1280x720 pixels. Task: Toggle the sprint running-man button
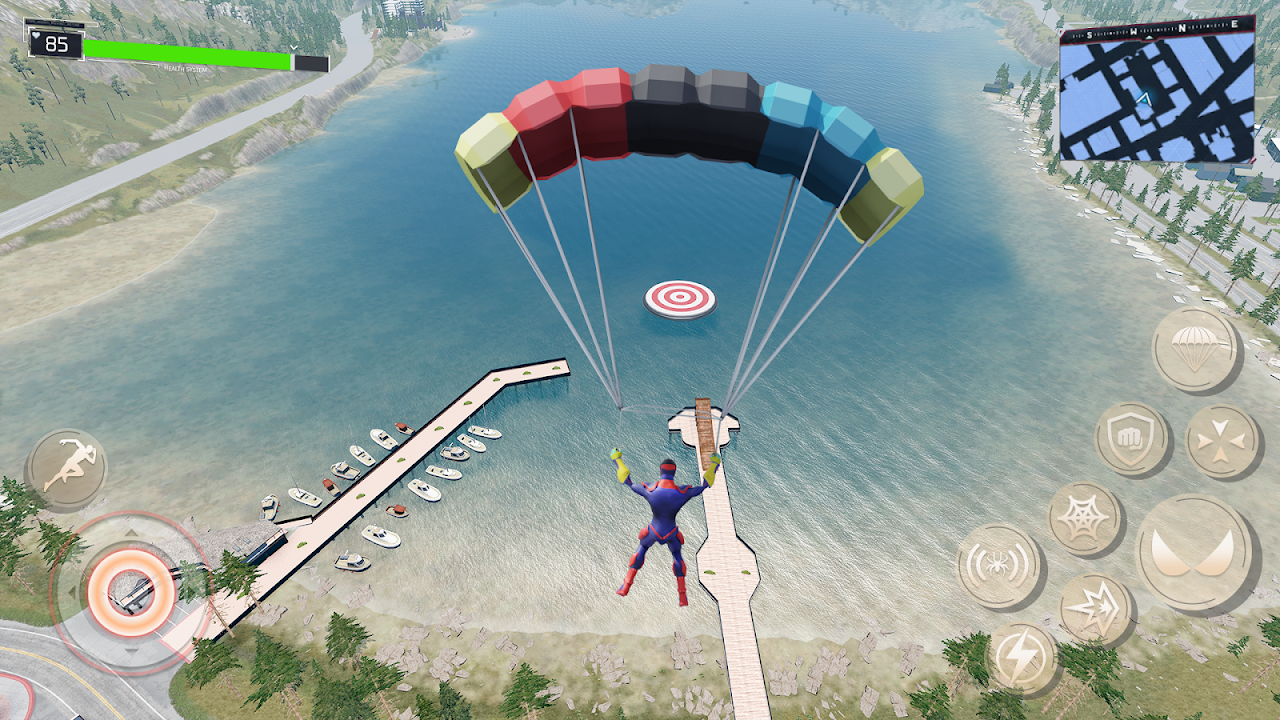pos(66,468)
